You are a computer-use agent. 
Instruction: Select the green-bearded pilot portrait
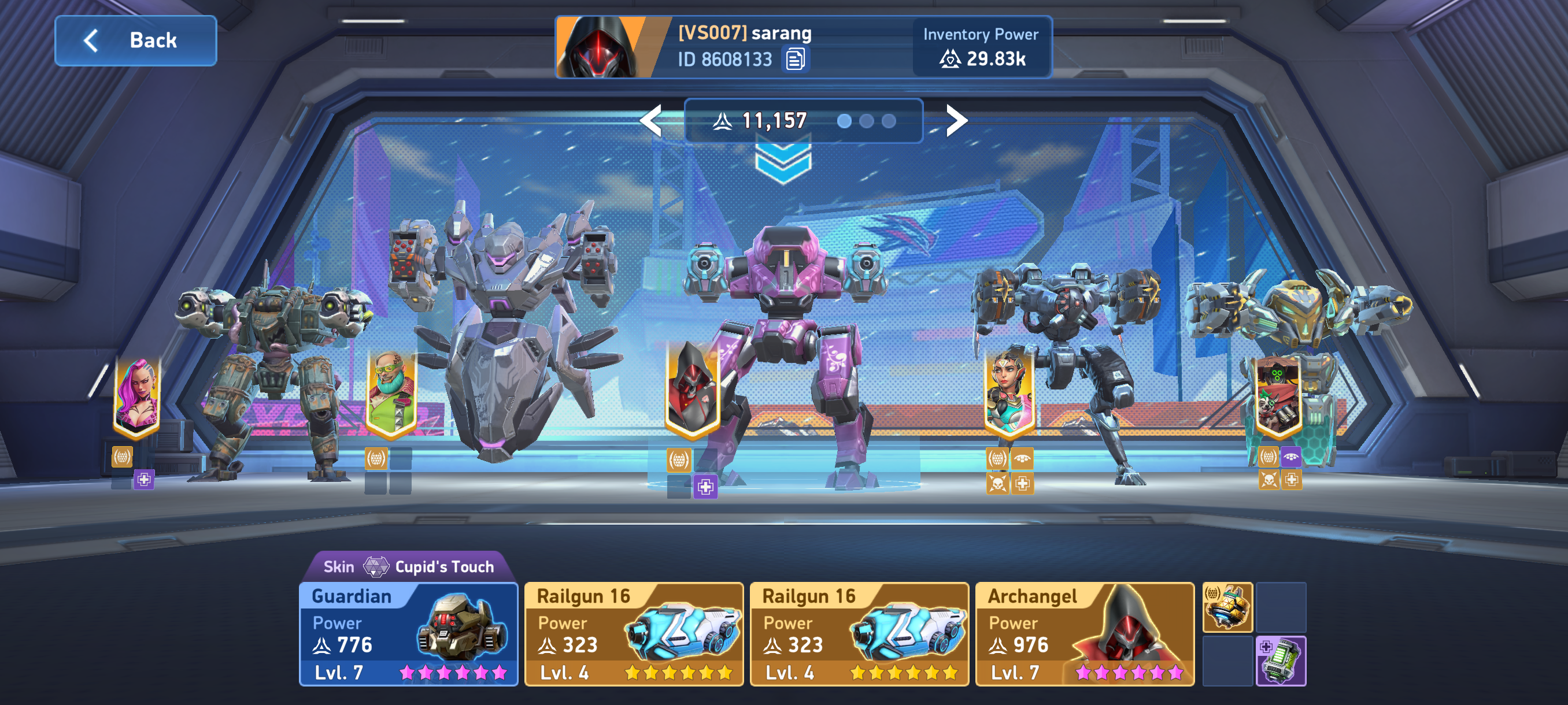[x=391, y=395]
